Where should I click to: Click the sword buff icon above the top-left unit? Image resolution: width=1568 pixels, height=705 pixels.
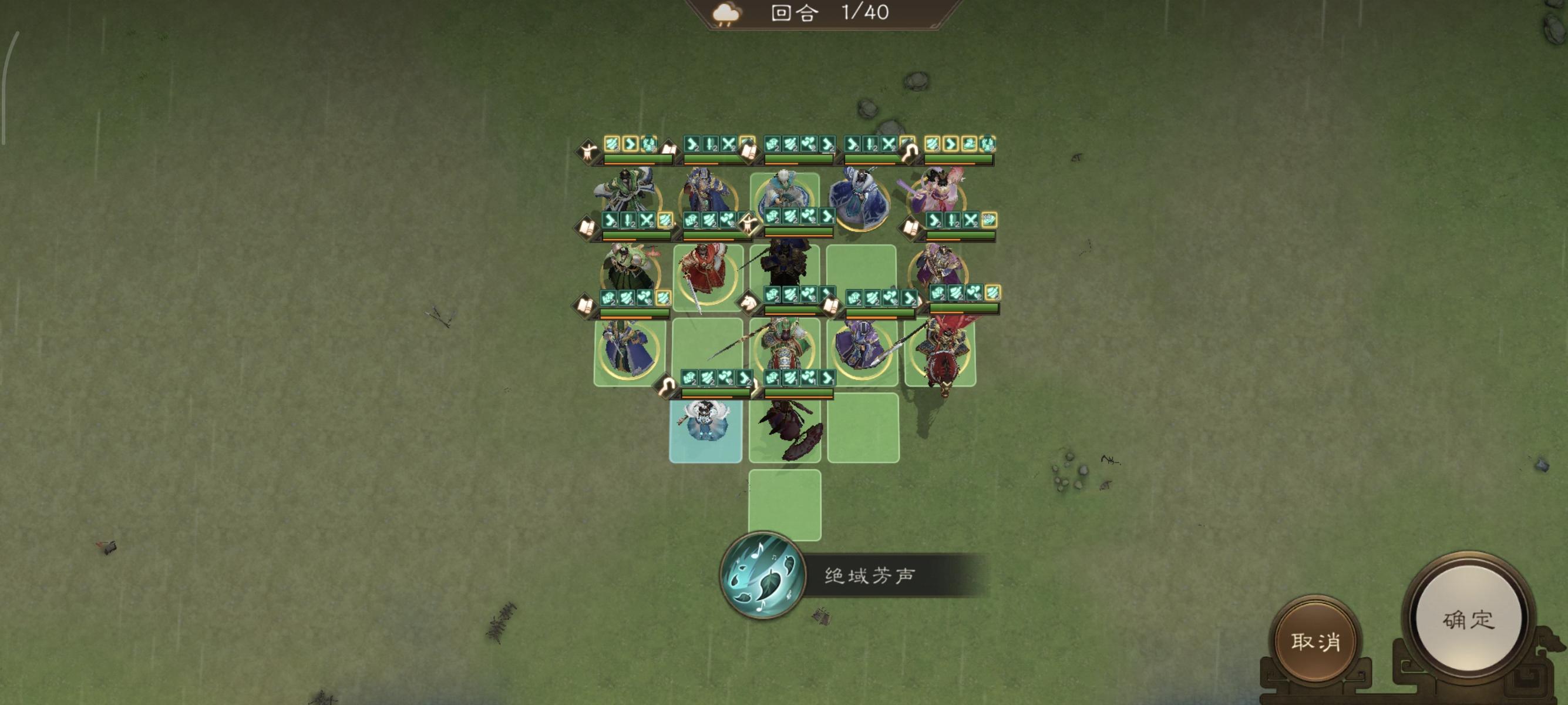(710, 145)
